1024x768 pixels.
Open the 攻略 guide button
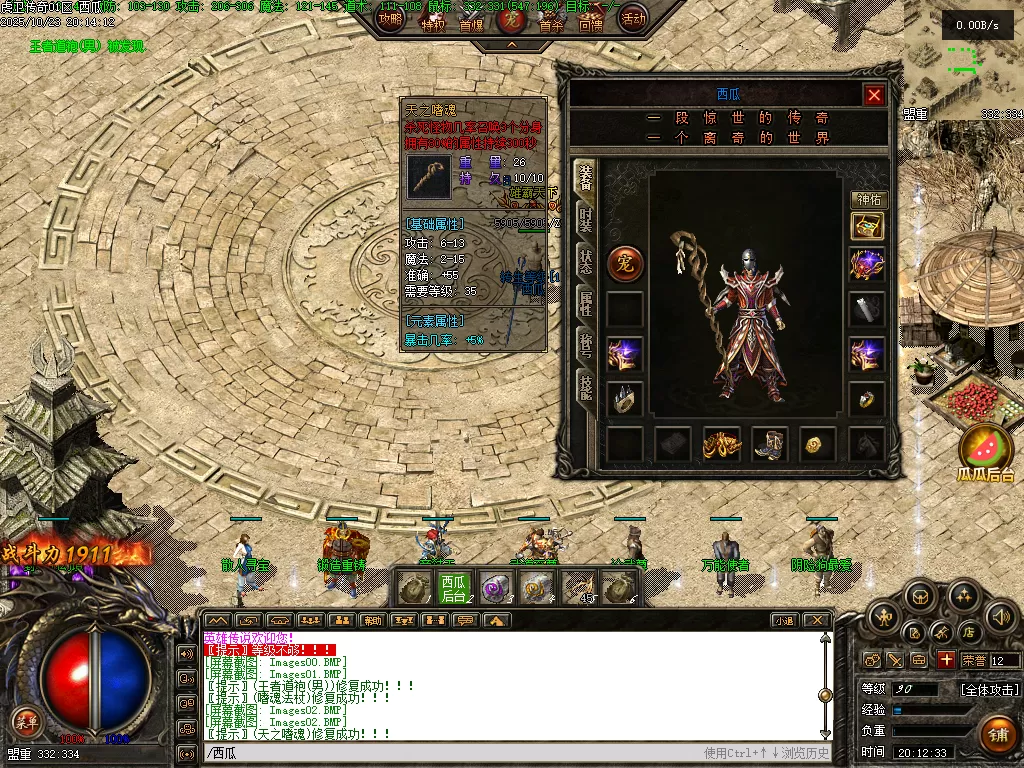[390, 17]
